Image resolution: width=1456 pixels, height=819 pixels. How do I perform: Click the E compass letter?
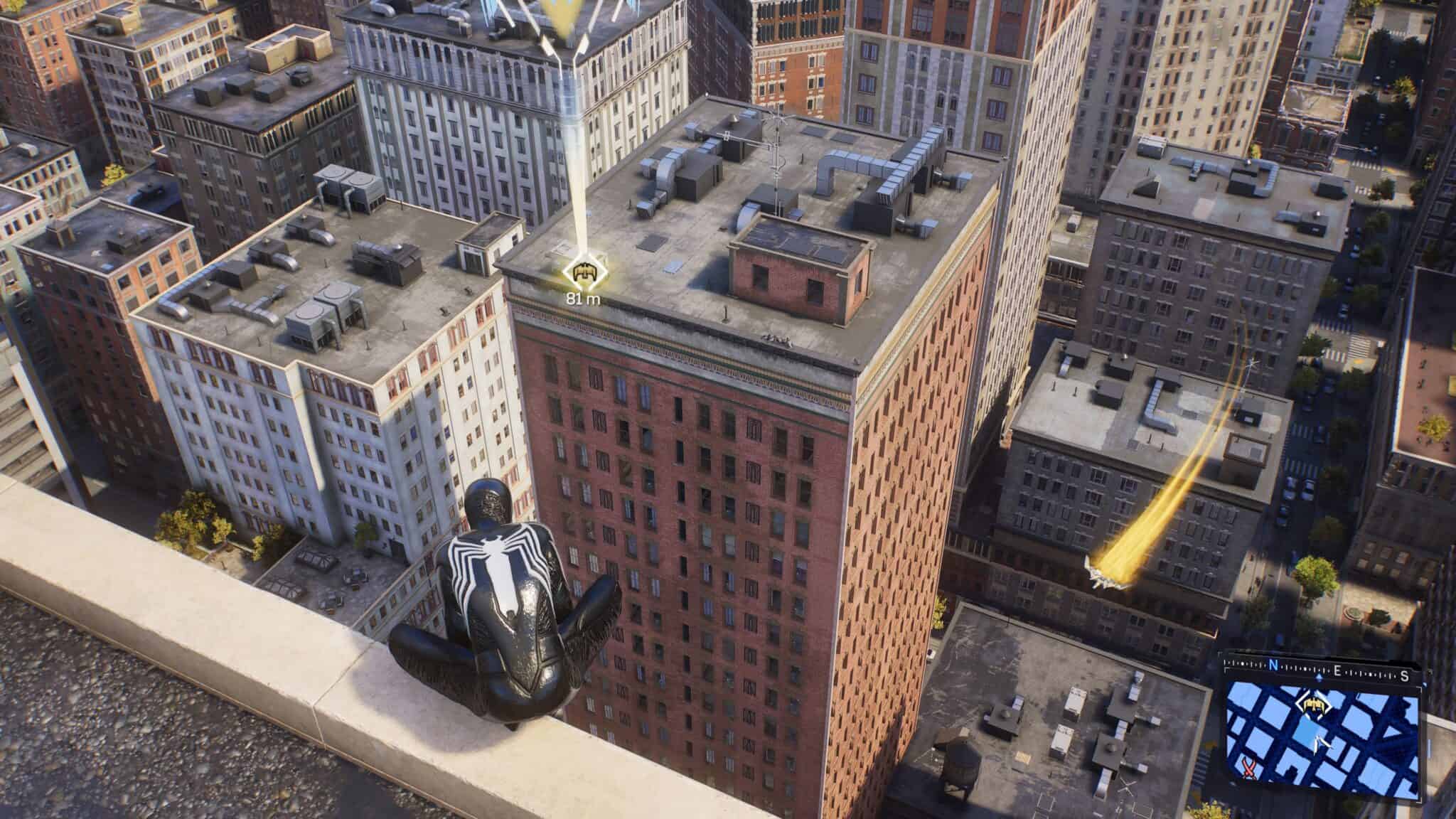[x=1337, y=670]
